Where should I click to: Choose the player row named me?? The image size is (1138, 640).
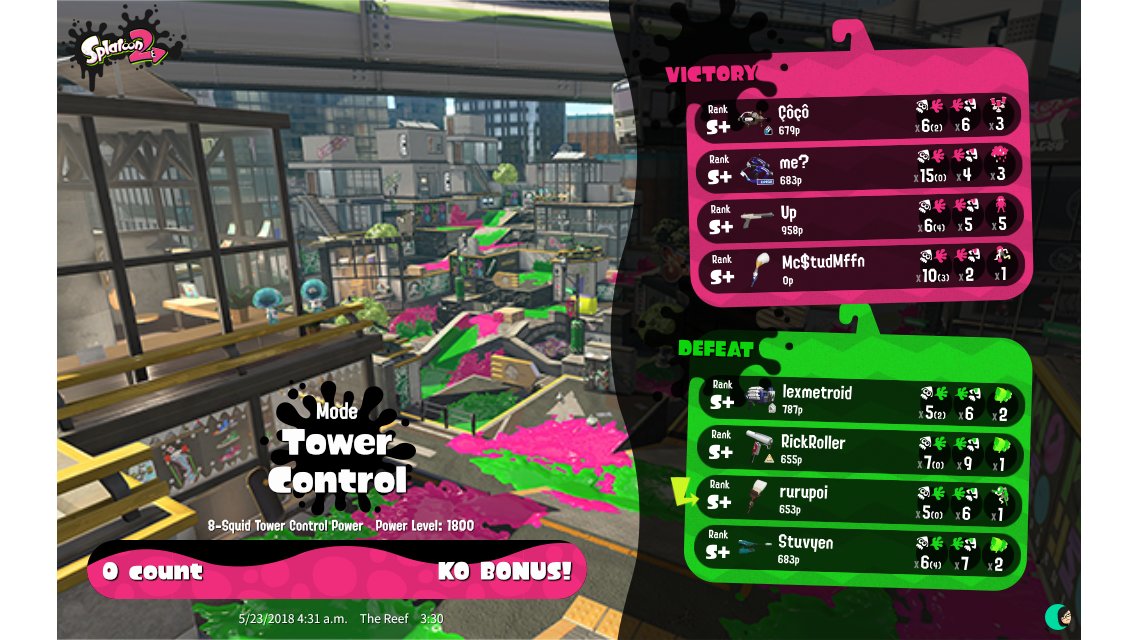point(858,167)
